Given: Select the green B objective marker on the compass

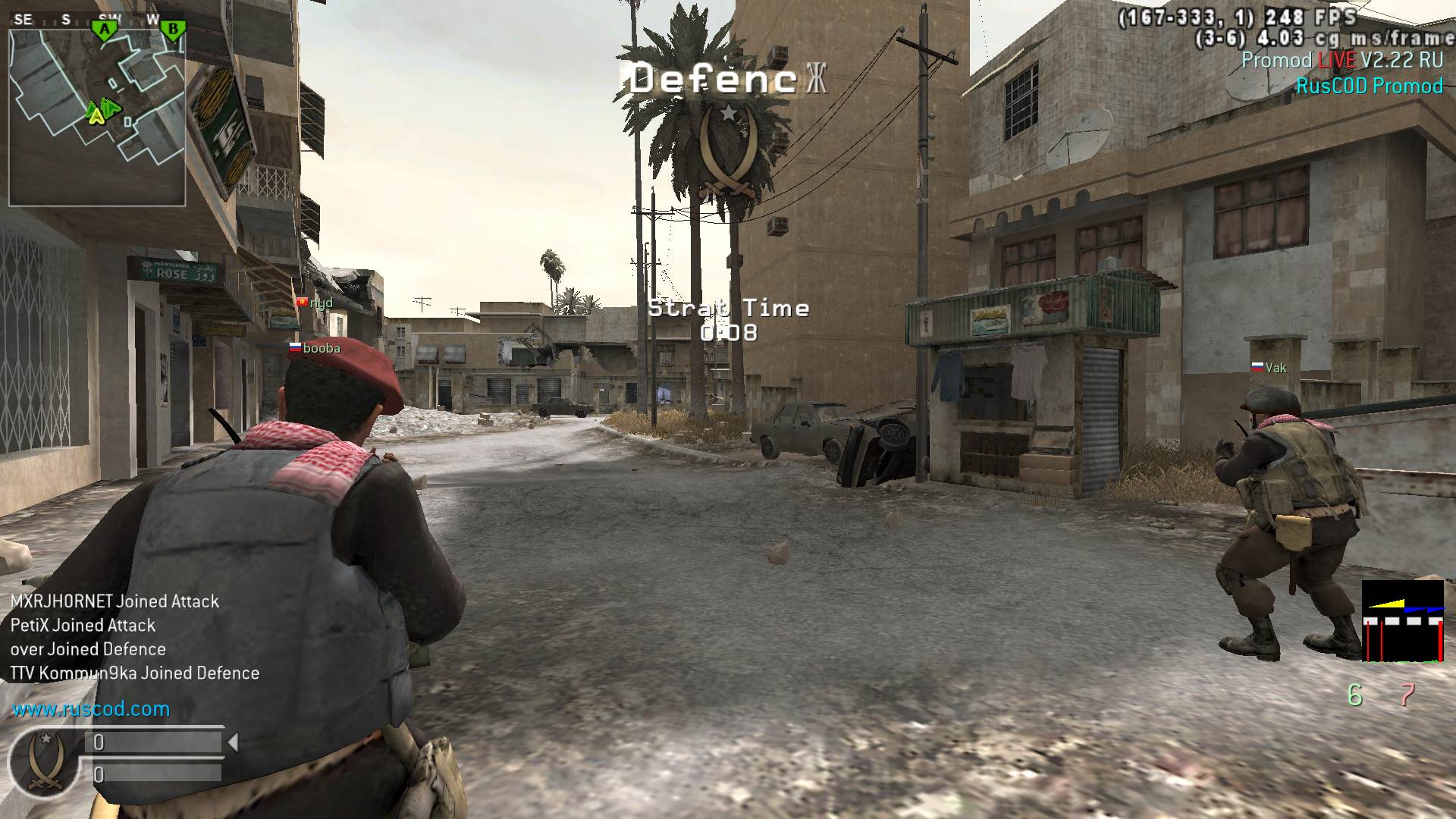Looking at the screenshot, I should coord(173,30).
